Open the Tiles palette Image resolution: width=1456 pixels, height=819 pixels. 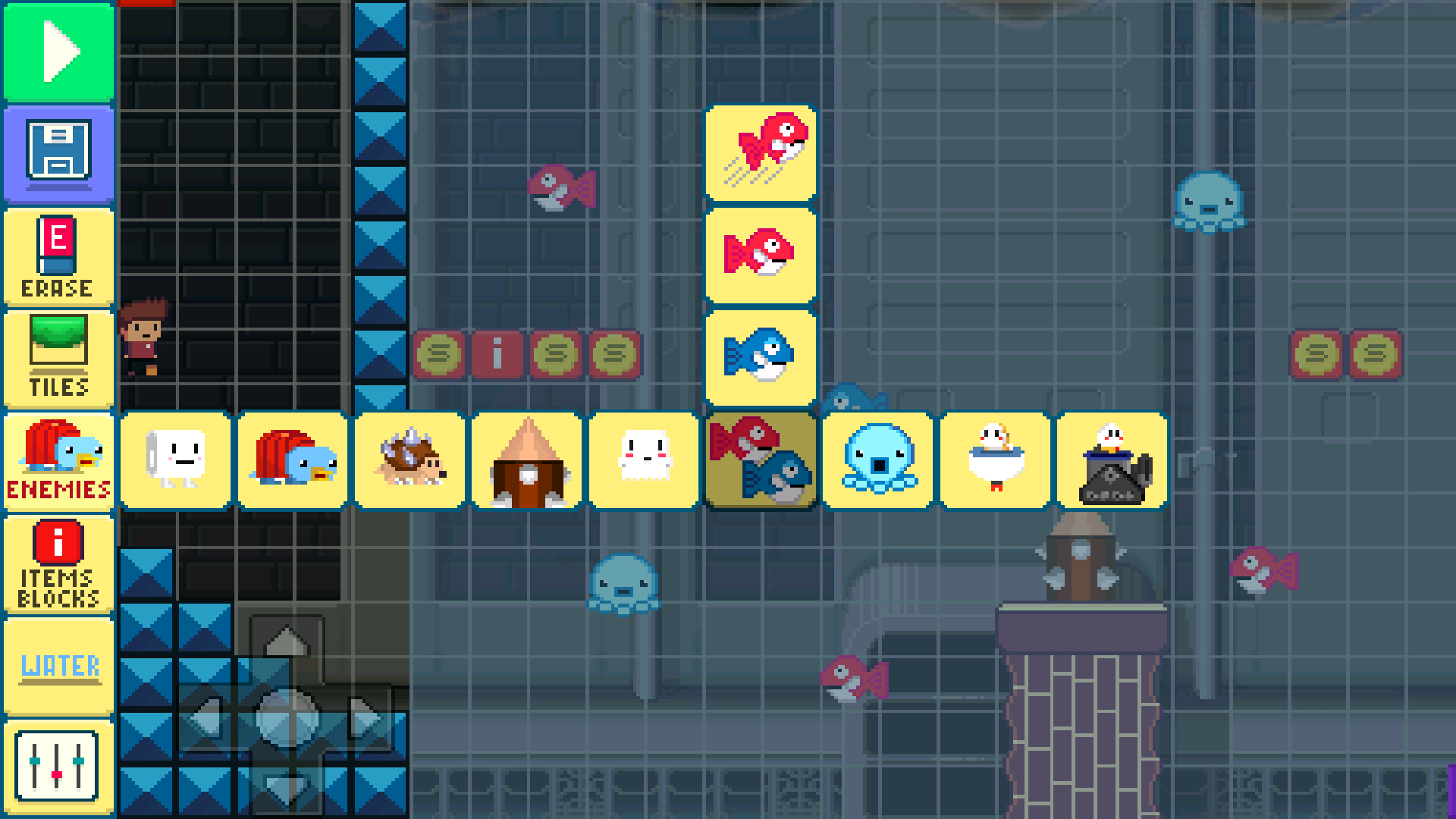pos(58,358)
